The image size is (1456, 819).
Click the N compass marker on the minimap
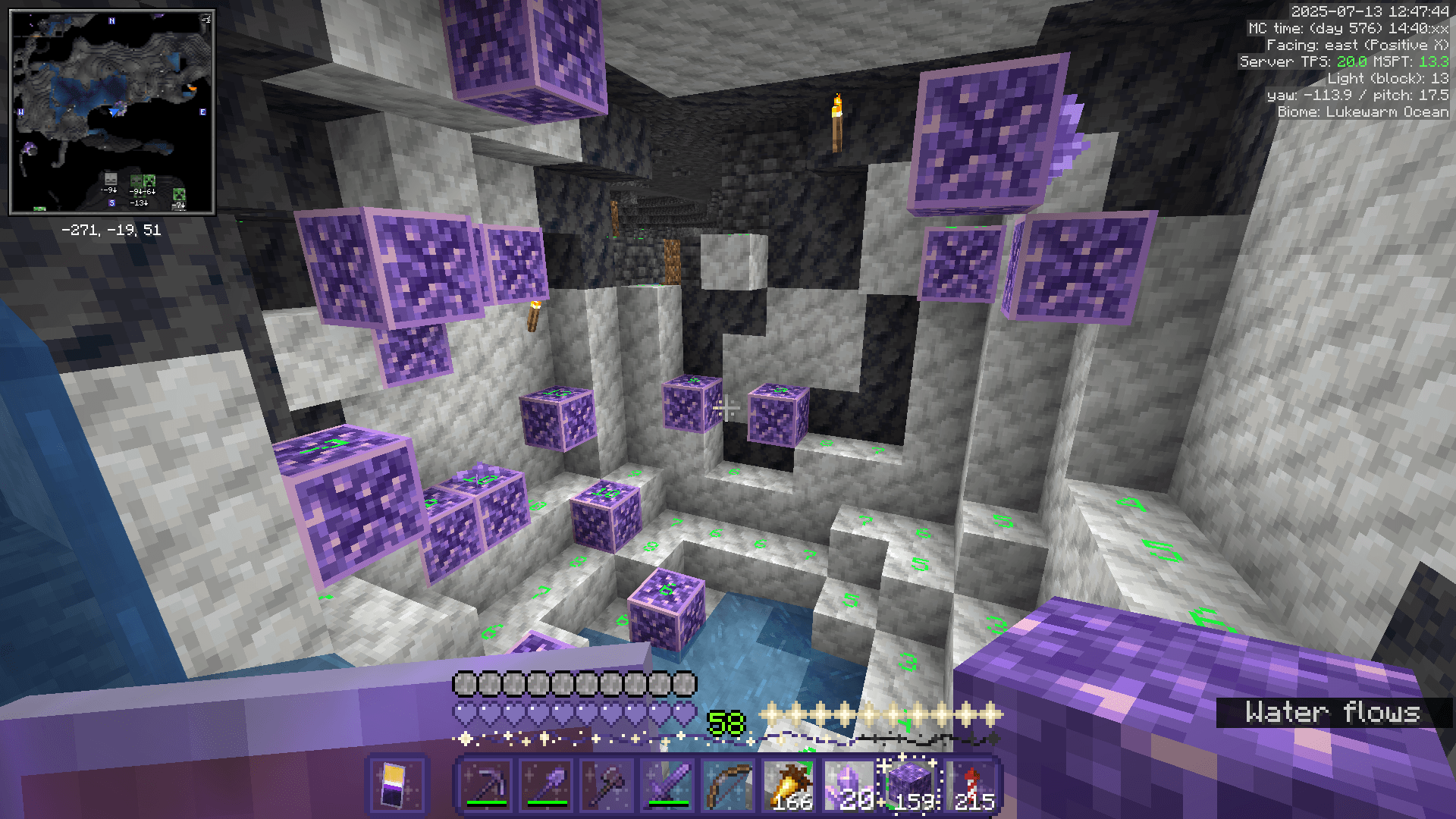pyautogui.click(x=111, y=21)
